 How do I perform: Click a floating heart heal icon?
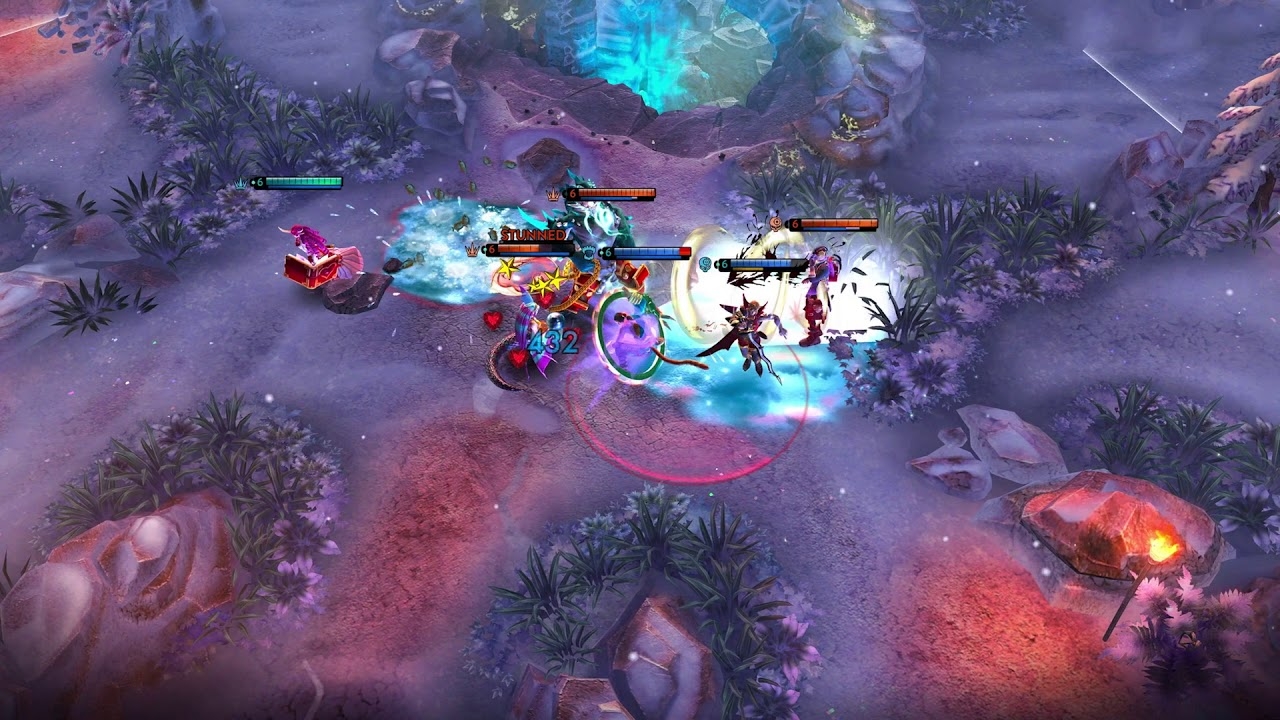[492, 320]
